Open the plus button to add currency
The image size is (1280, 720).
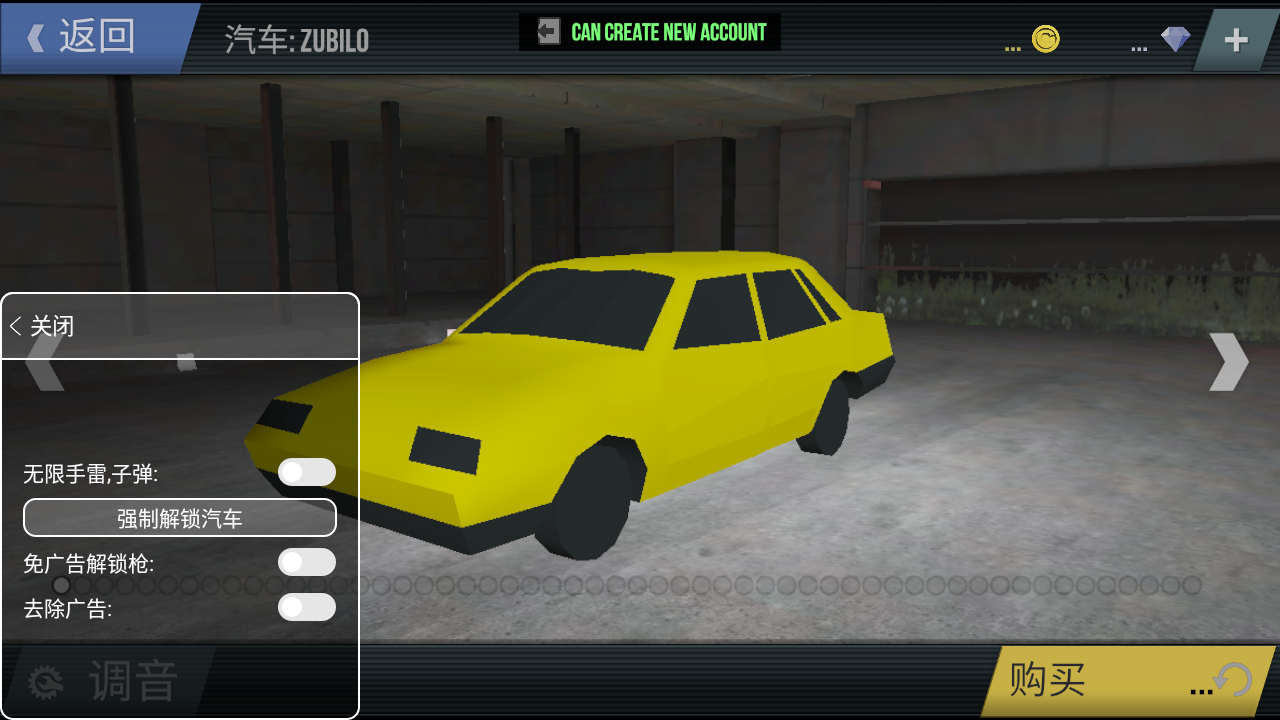coord(1237,40)
